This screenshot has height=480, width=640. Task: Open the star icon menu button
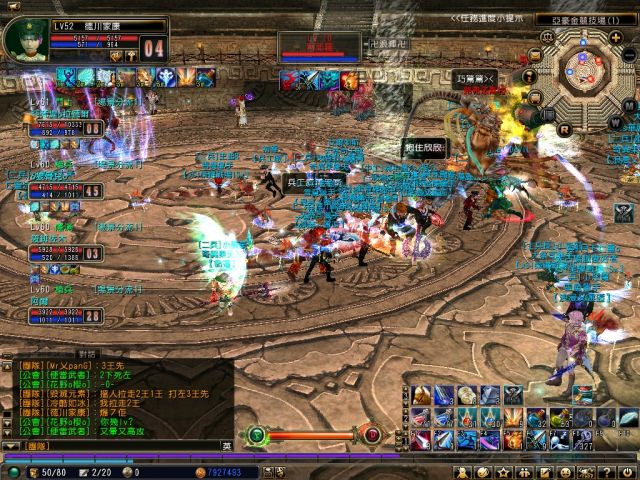(502, 472)
